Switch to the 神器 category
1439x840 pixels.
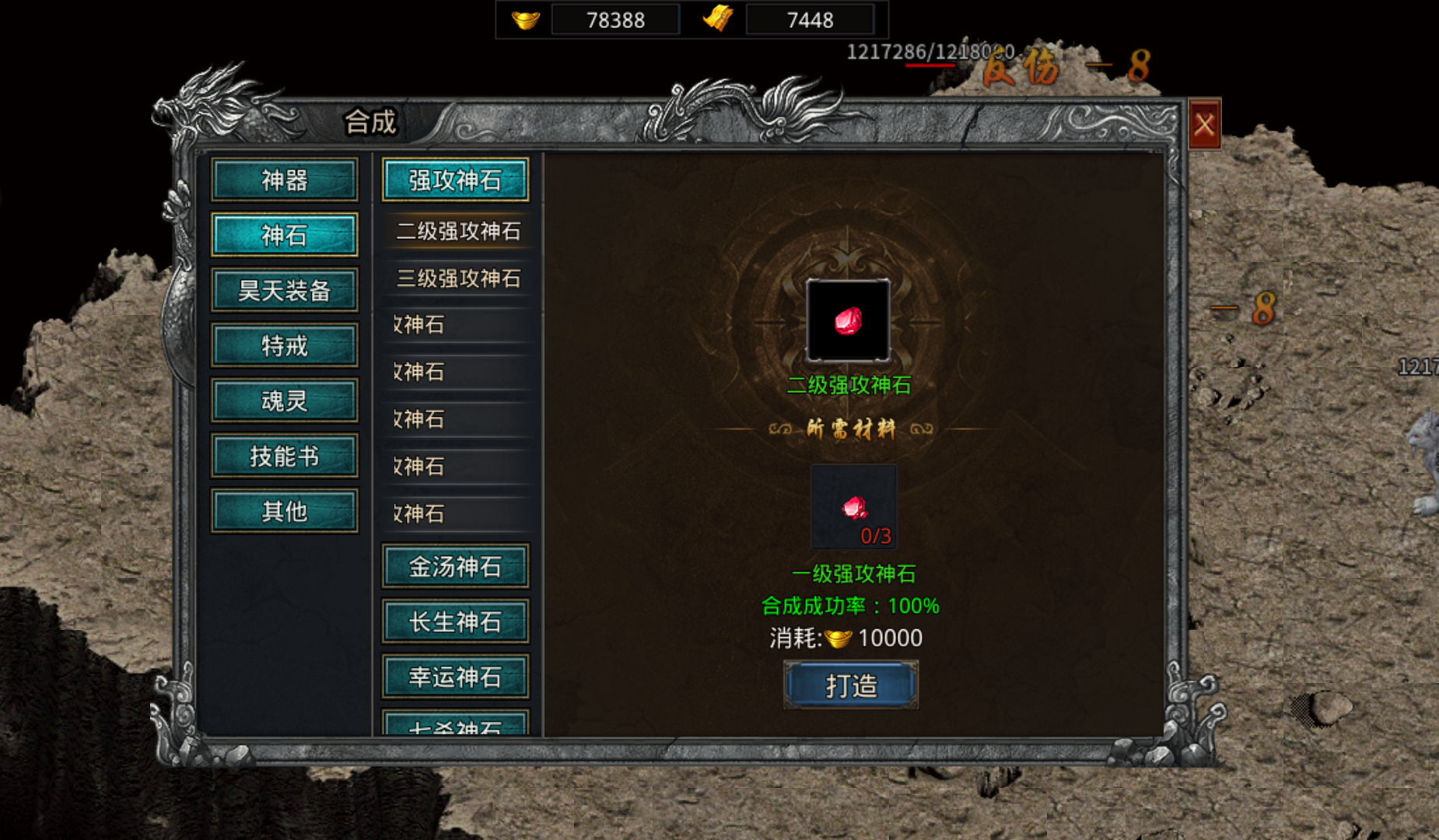[x=285, y=180]
